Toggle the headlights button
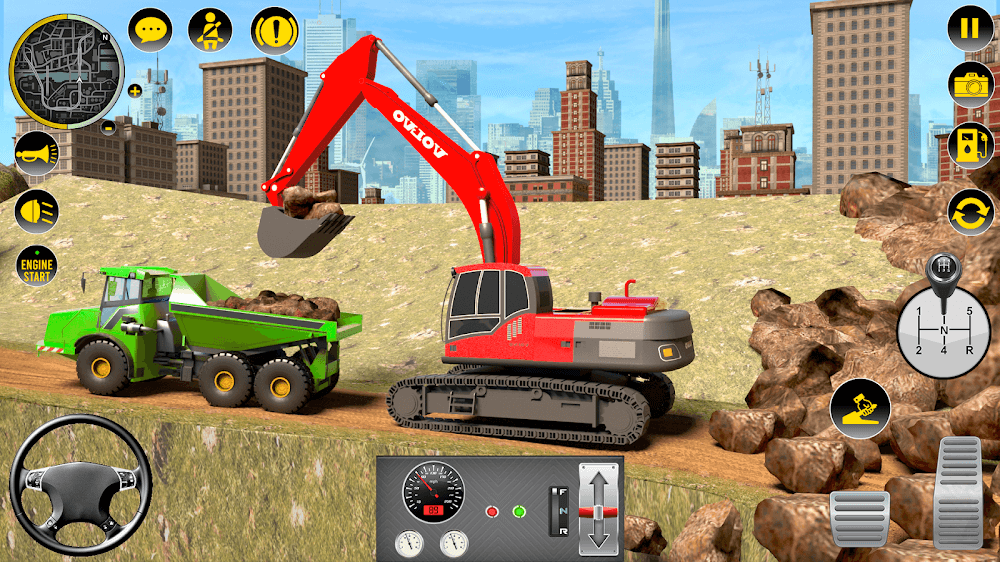 36,211
